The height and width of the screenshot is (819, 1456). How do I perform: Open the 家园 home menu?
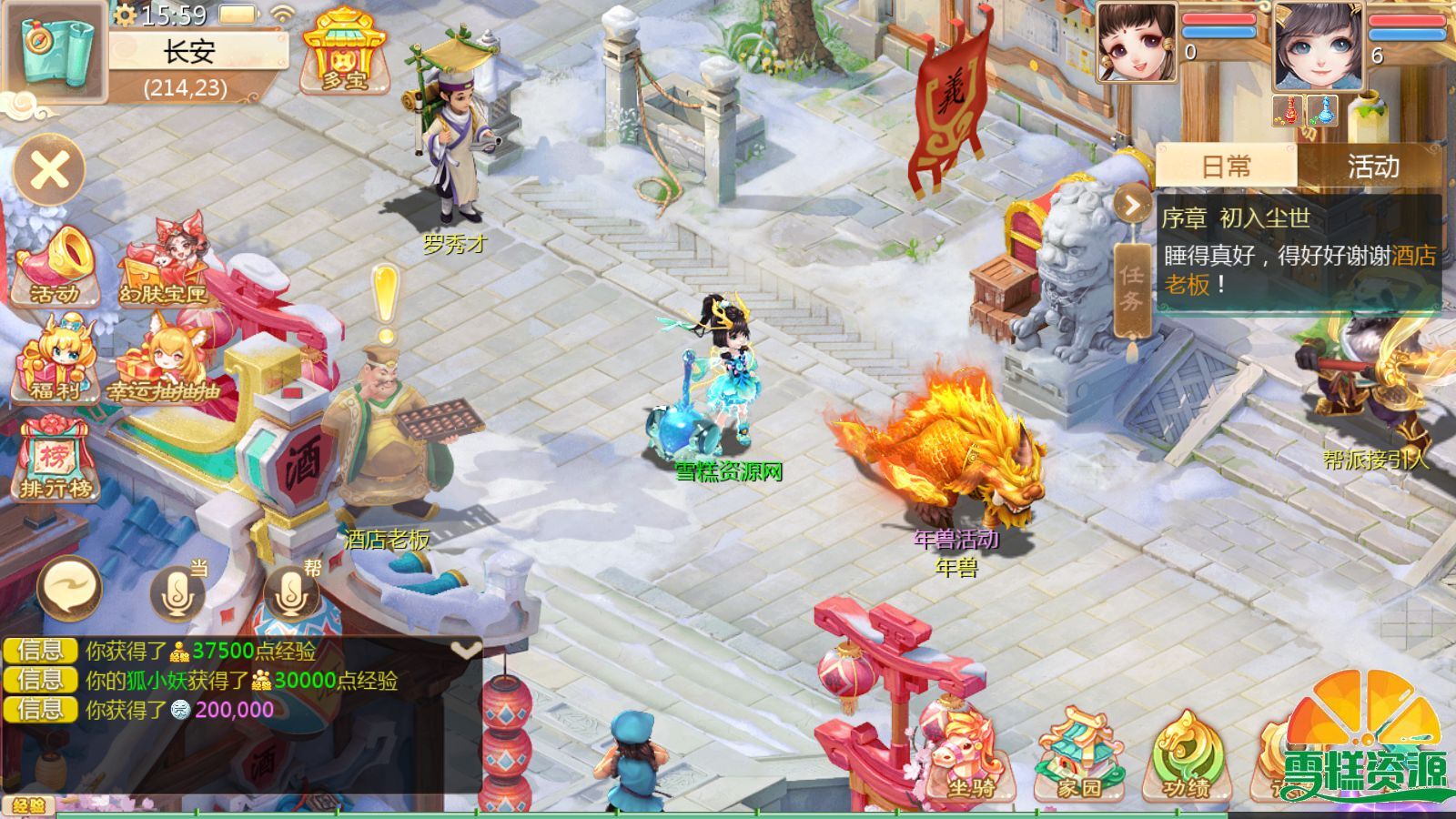[x=1079, y=755]
